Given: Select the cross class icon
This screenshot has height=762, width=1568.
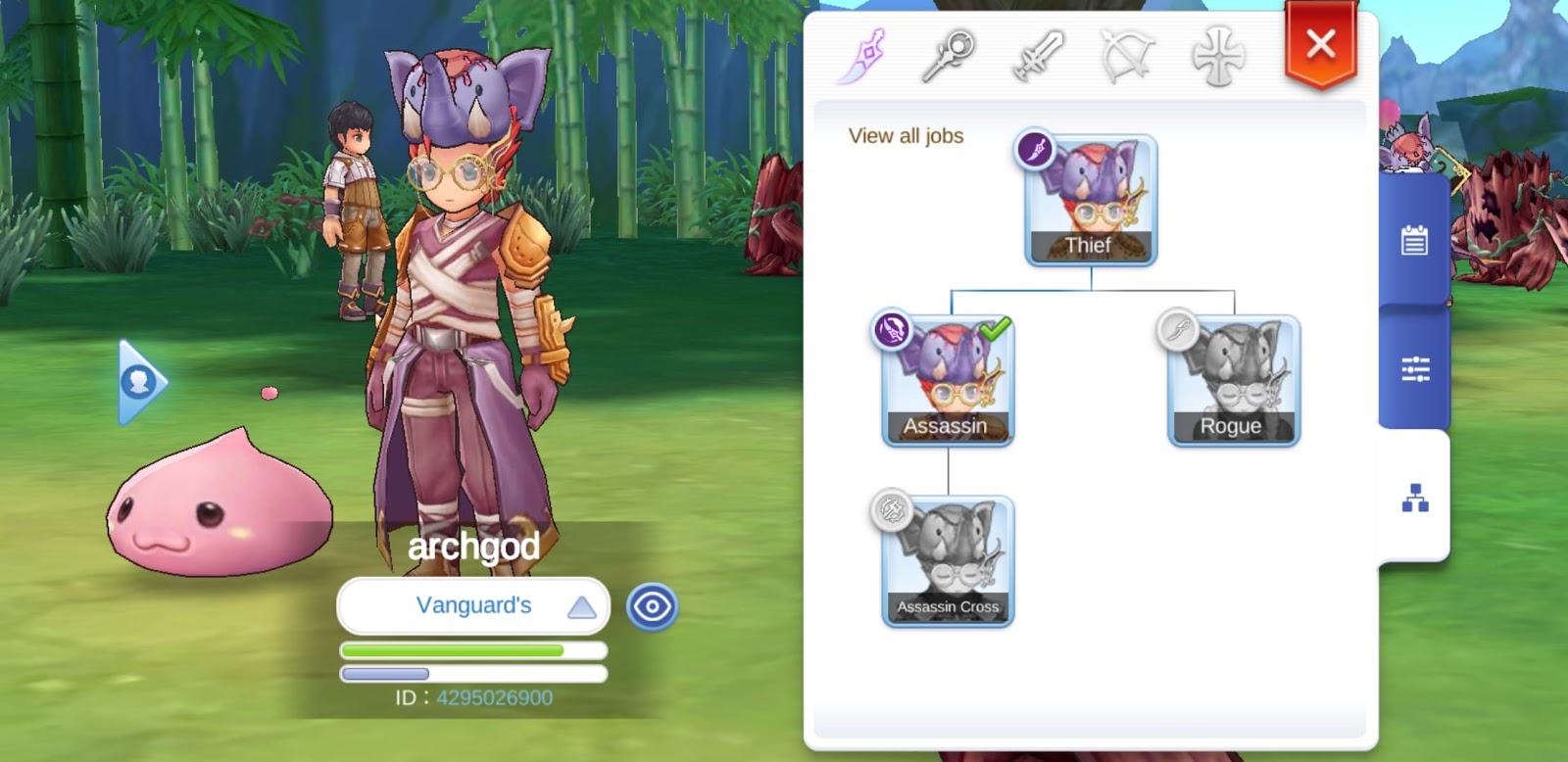Looking at the screenshot, I should (x=1218, y=56).
